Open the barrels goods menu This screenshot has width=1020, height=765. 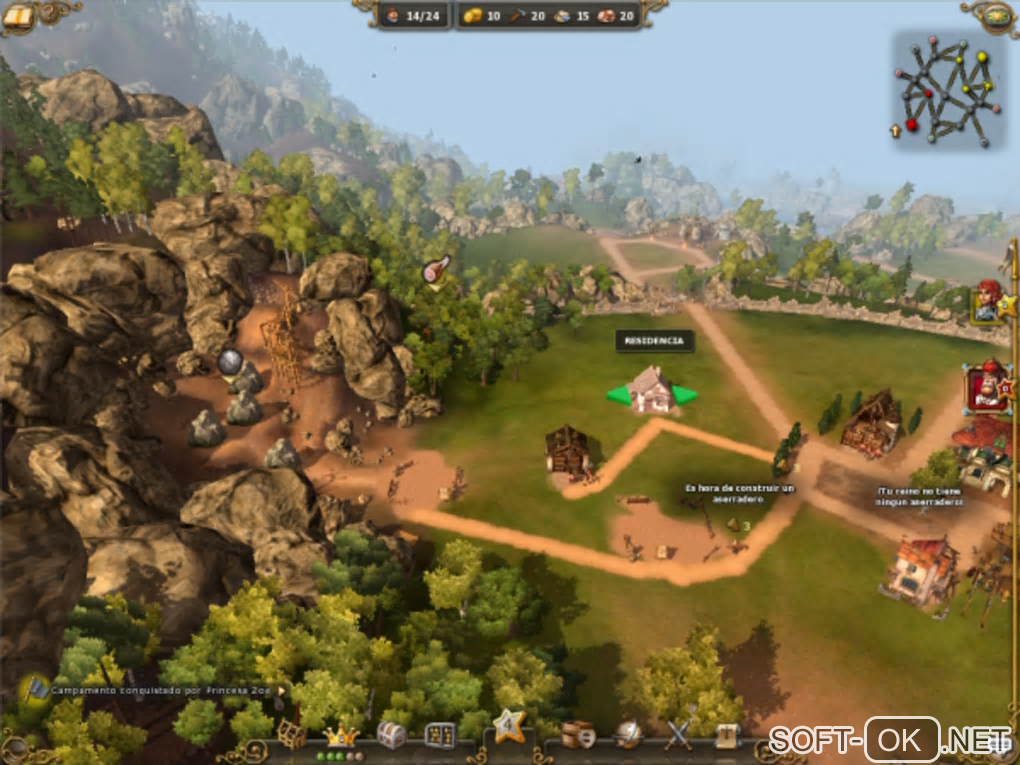[577, 735]
